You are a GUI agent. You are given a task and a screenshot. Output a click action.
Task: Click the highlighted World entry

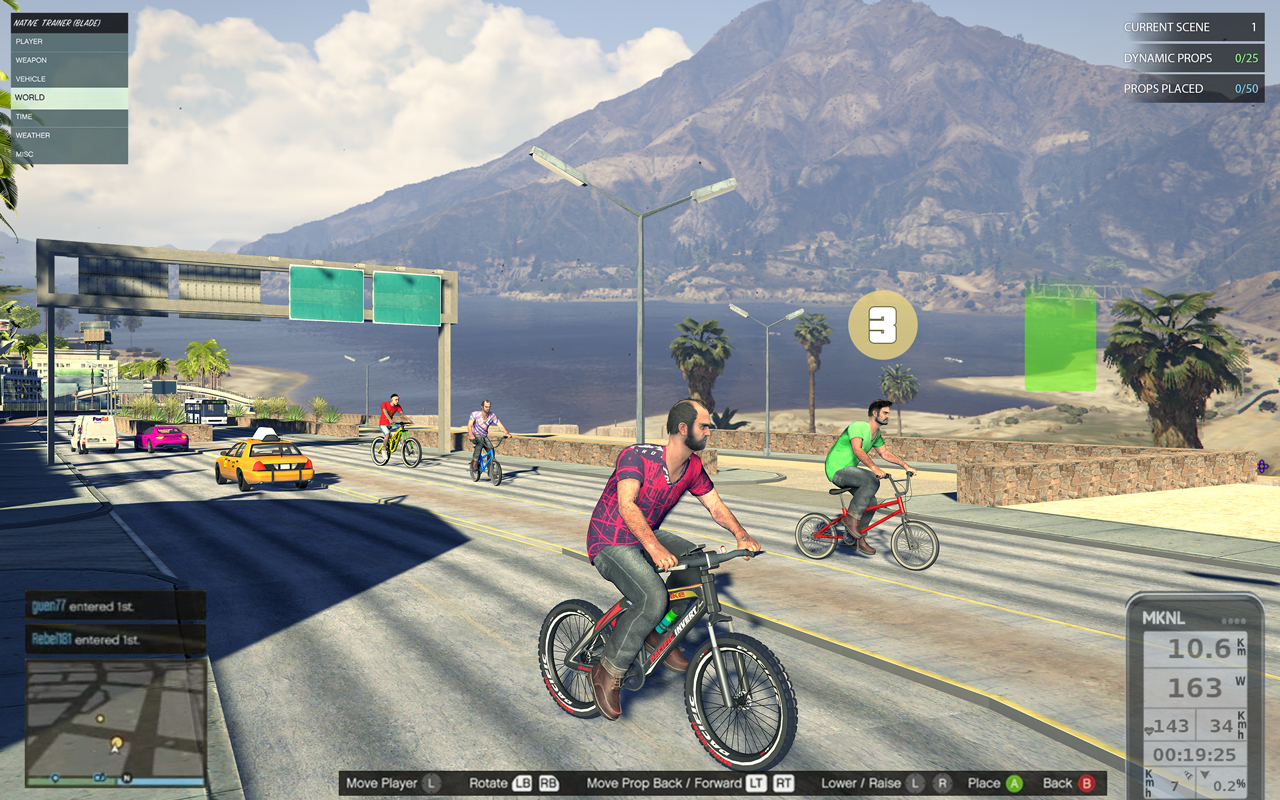(69, 98)
